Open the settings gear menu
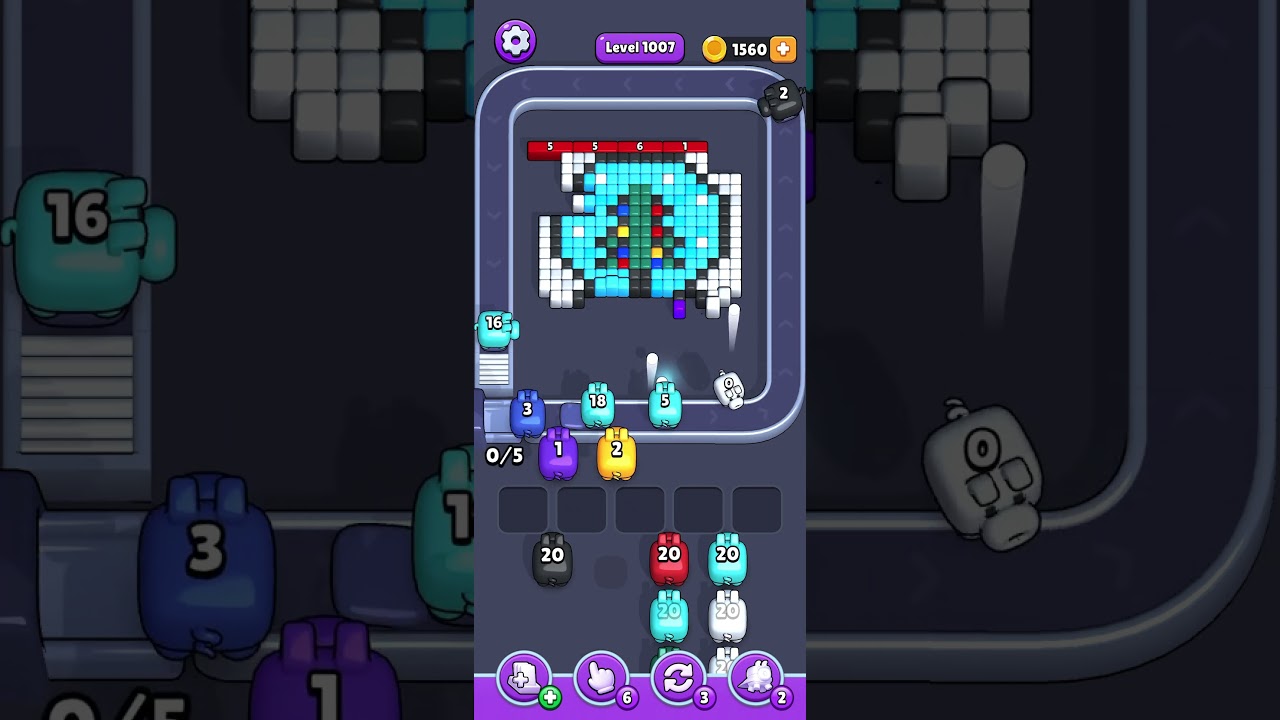1280x720 pixels. tap(515, 41)
